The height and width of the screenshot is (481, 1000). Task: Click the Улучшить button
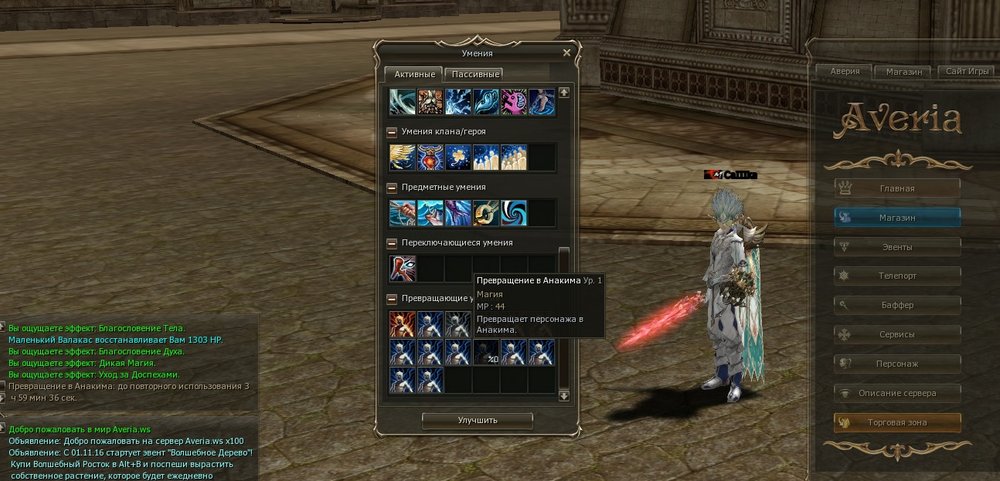(477, 420)
